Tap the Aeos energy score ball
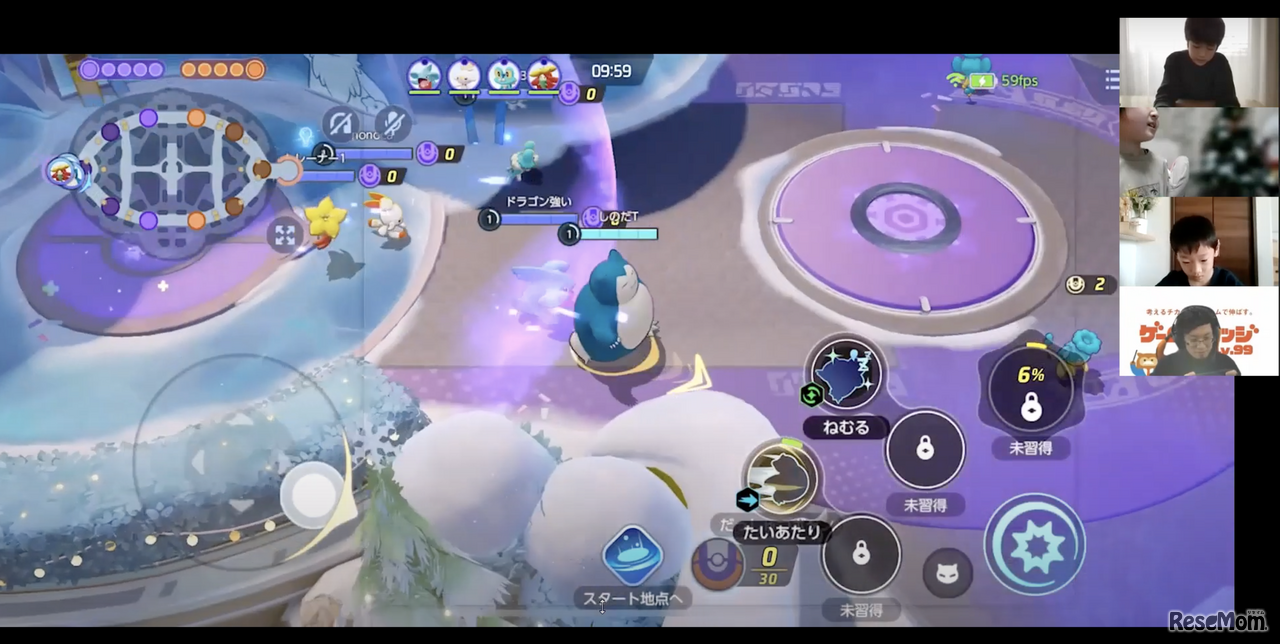 pyautogui.click(x=717, y=562)
